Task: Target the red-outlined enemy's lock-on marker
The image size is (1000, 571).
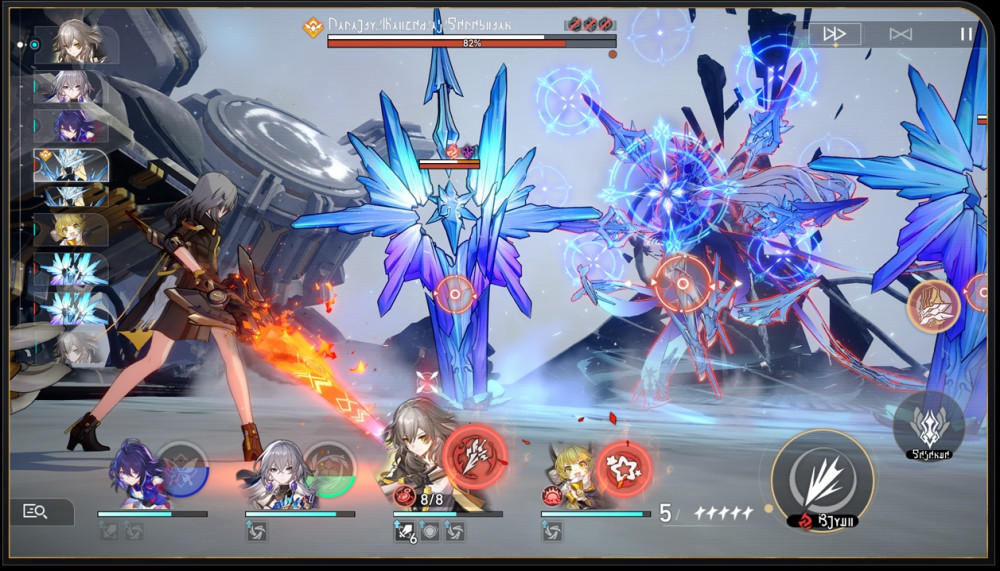Action: [x=682, y=283]
